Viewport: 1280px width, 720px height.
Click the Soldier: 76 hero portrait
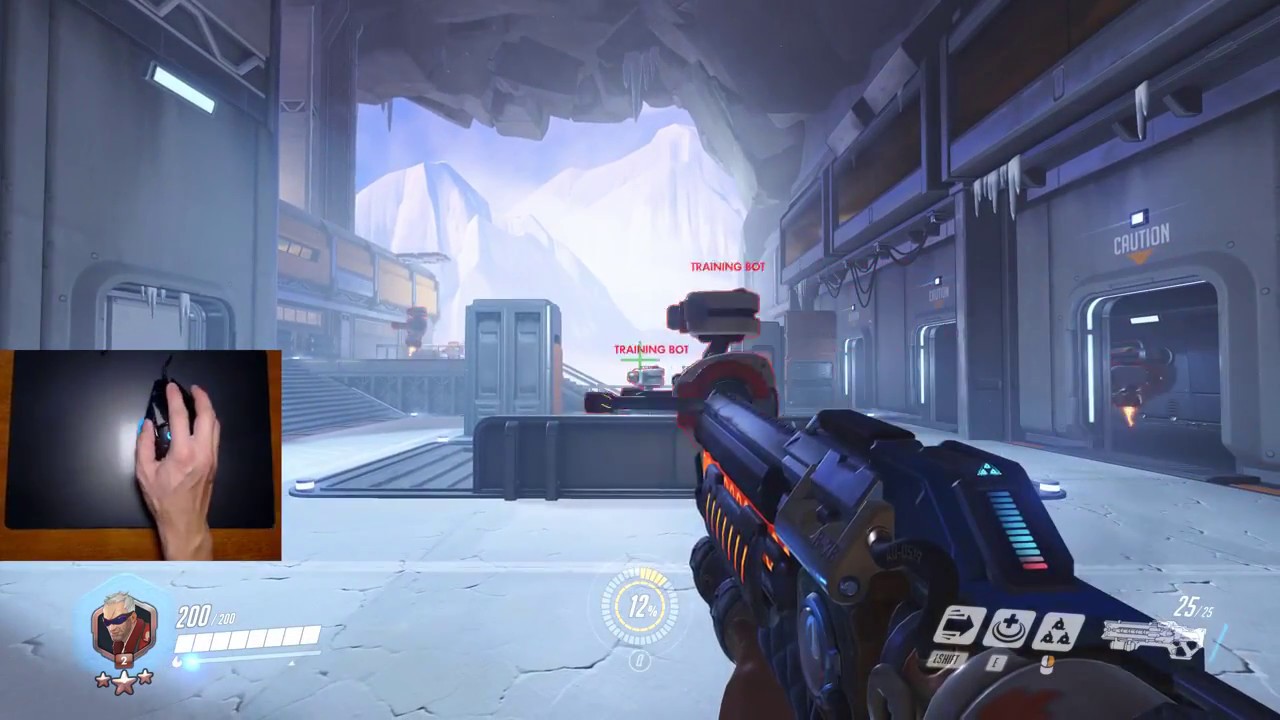point(123,627)
